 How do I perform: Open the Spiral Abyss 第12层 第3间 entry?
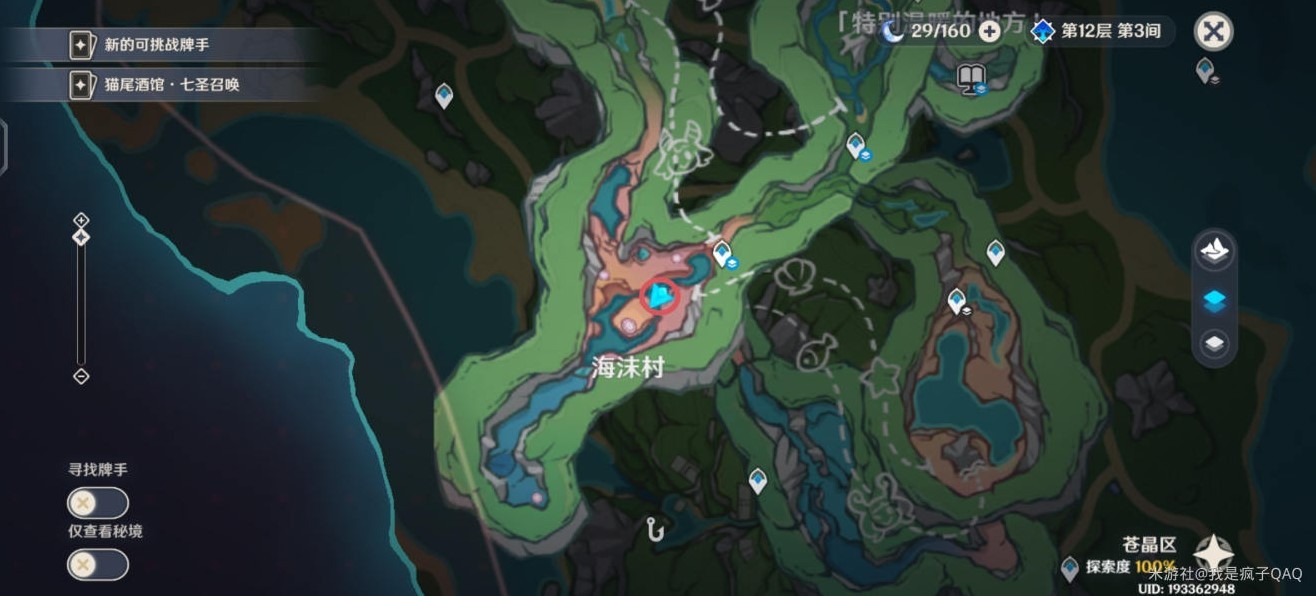click(x=1097, y=31)
